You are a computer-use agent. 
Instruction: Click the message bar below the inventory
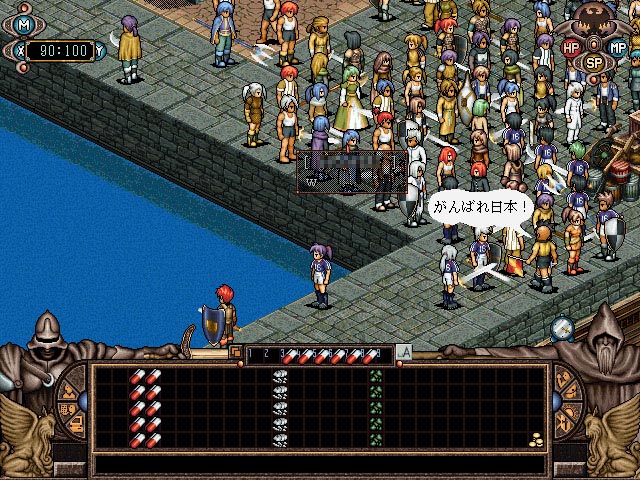[x=320, y=465]
